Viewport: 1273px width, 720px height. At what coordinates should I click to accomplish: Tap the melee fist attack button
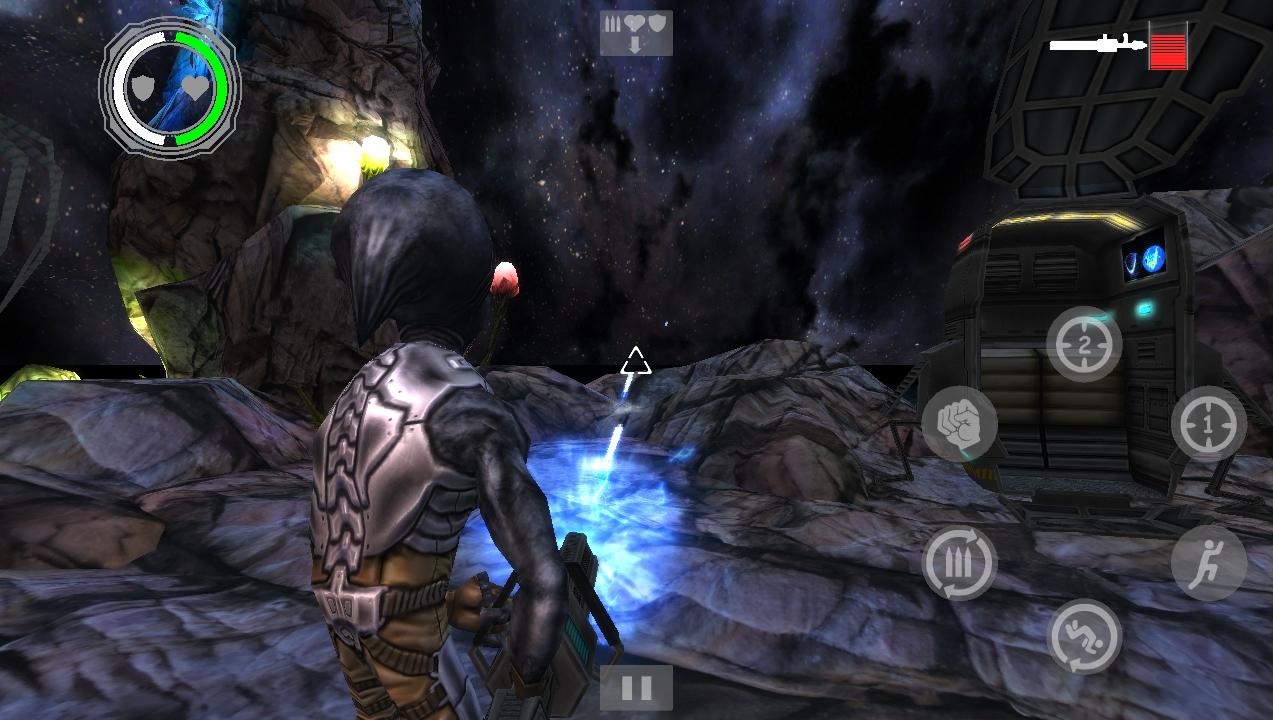coord(959,424)
